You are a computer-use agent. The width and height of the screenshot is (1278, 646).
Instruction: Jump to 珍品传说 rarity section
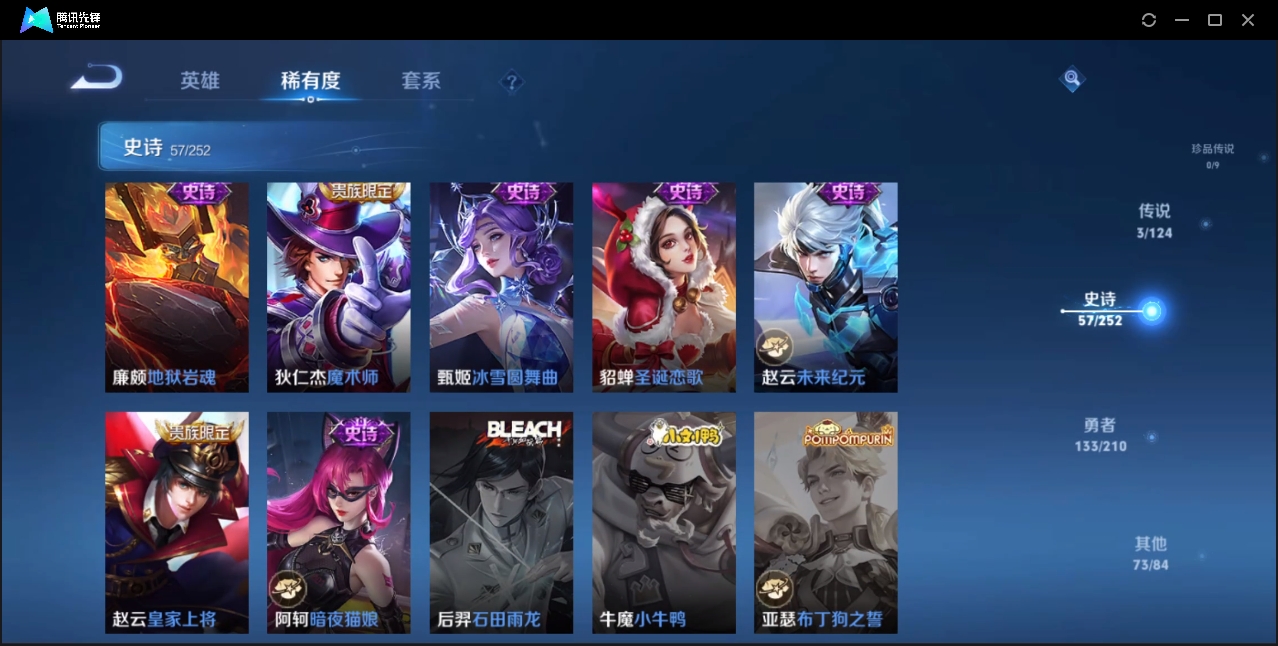click(1212, 154)
